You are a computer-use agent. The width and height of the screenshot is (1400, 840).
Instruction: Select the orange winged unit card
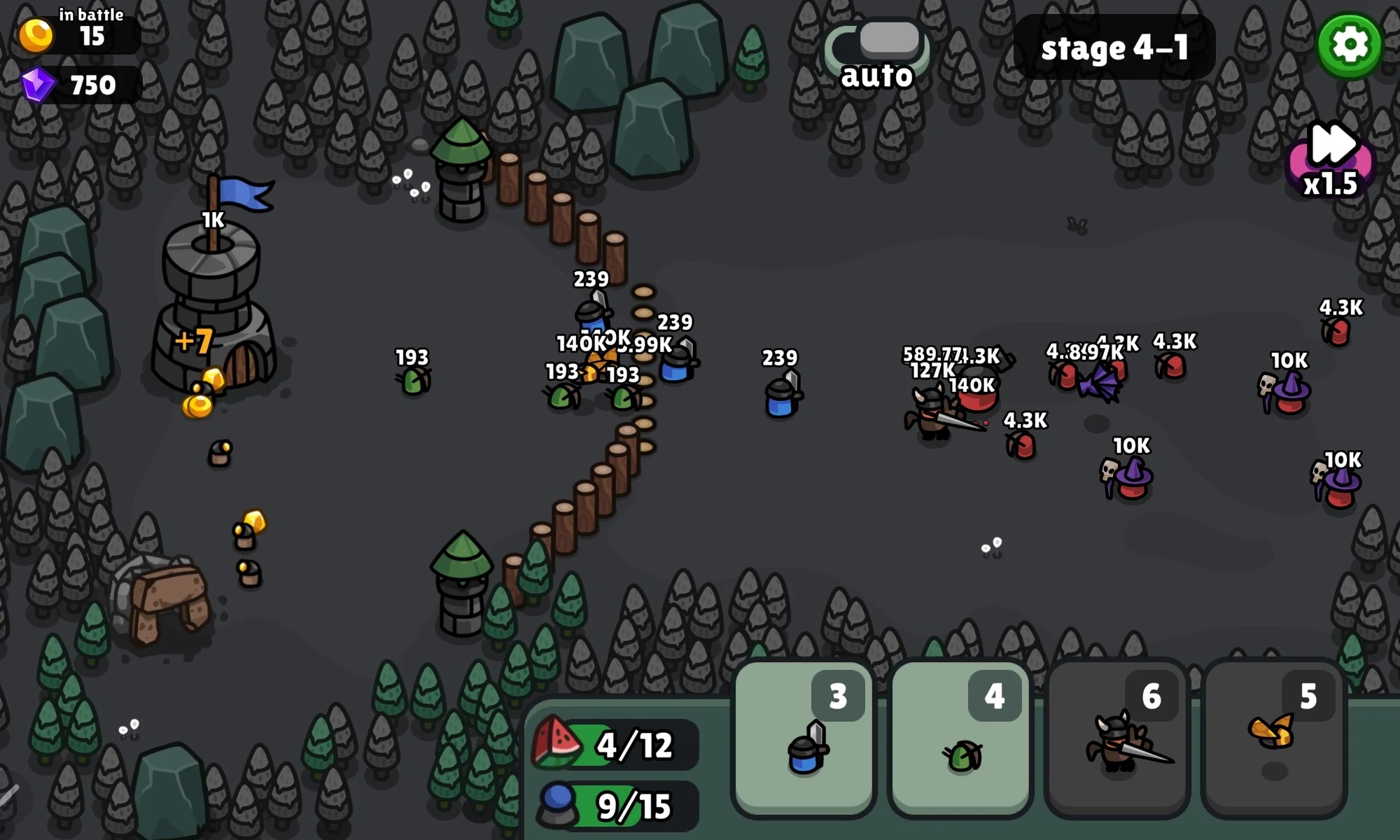[x=1274, y=739]
